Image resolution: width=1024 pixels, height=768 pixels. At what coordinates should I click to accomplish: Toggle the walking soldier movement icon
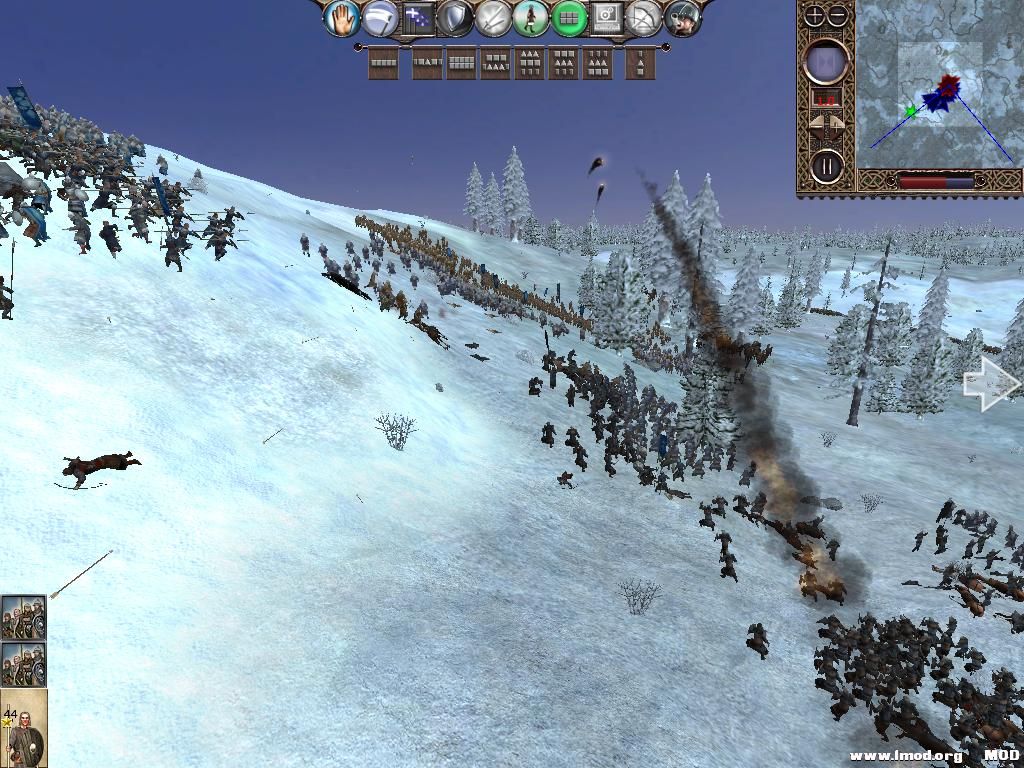pos(531,18)
